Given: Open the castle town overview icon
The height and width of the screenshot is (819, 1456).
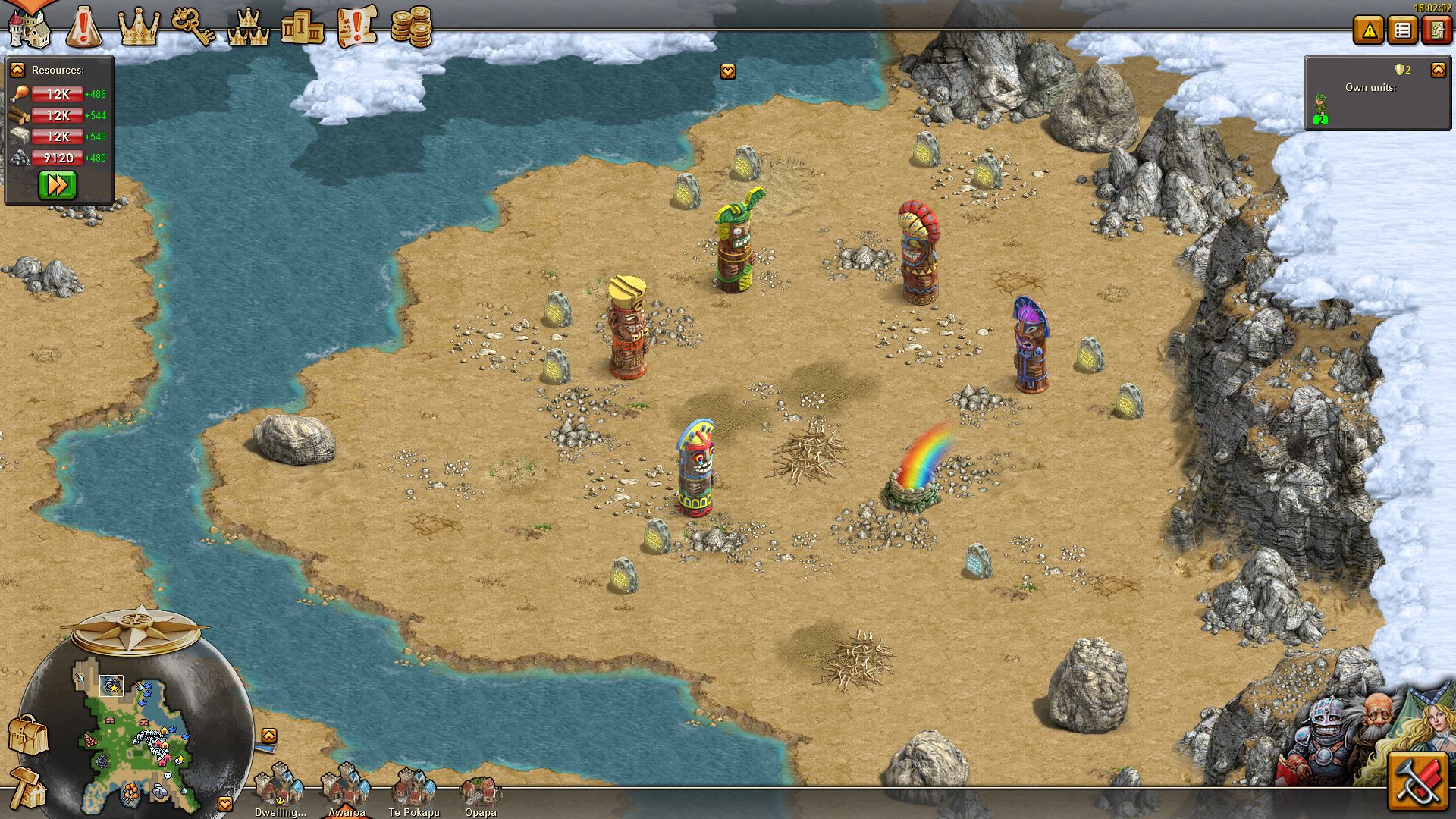Looking at the screenshot, I should click(29, 27).
